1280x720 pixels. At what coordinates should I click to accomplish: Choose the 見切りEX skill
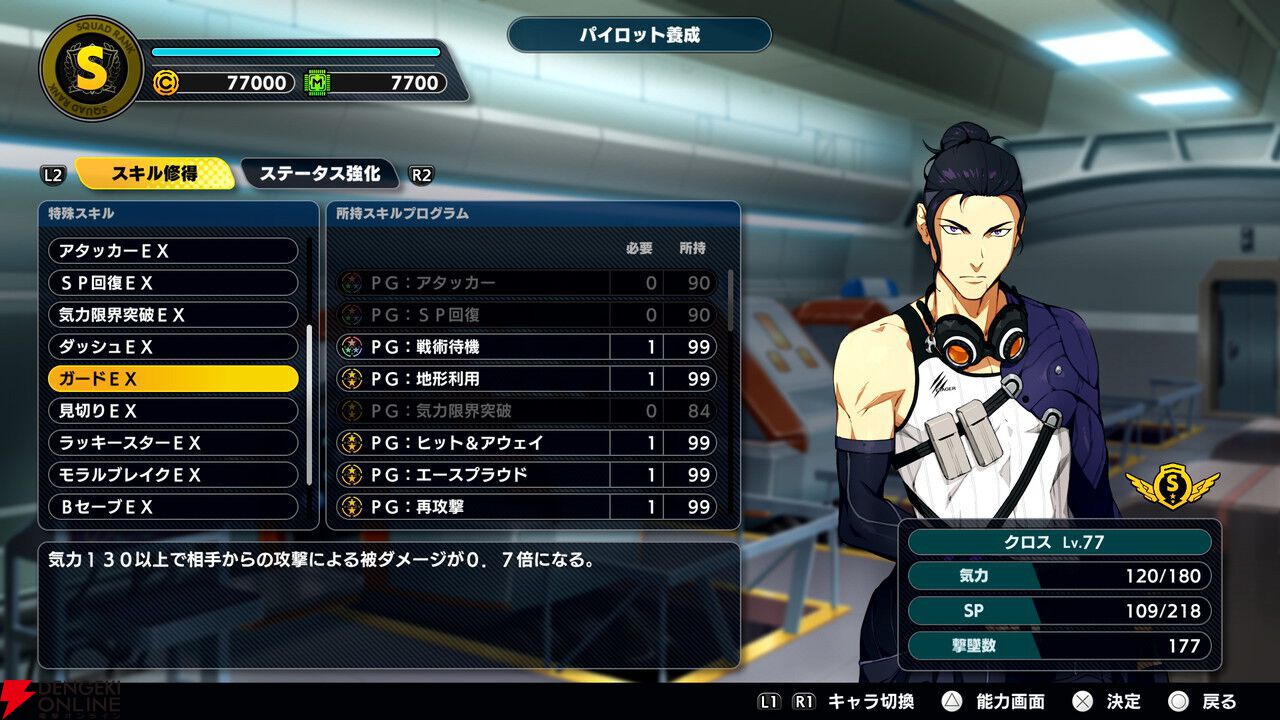pyautogui.click(x=173, y=411)
